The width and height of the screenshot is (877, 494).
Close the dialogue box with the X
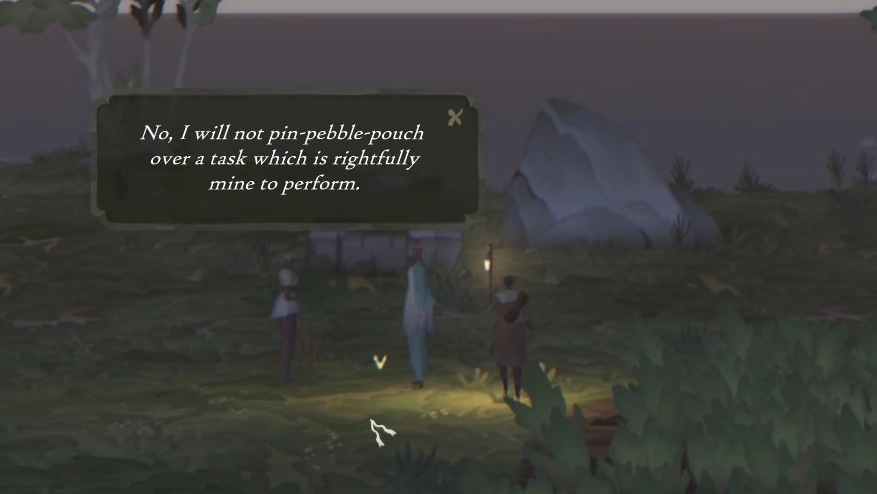(x=455, y=117)
